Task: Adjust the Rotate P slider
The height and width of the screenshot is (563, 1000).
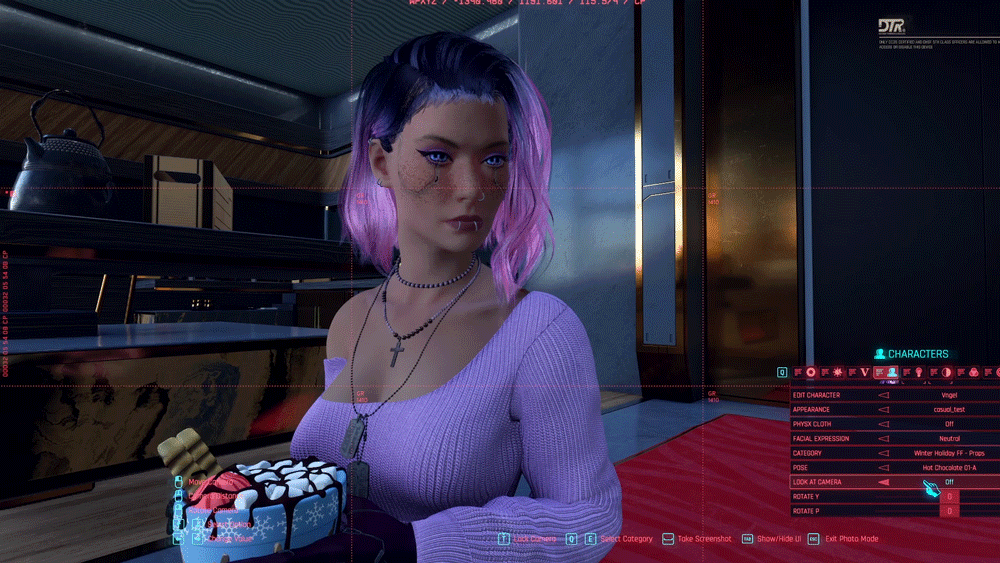Action: point(949,511)
